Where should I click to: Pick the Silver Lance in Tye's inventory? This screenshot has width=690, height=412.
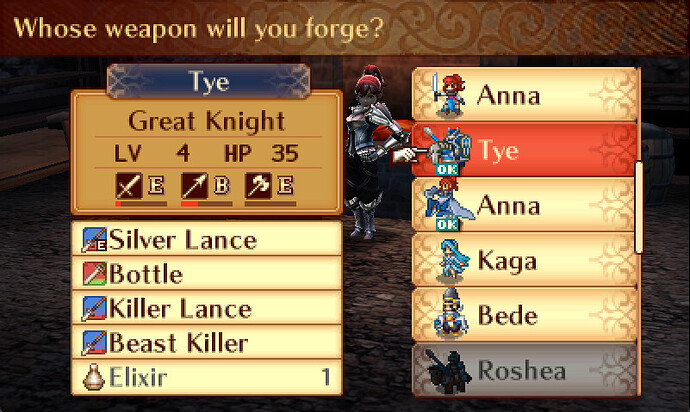[x=207, y=240]
